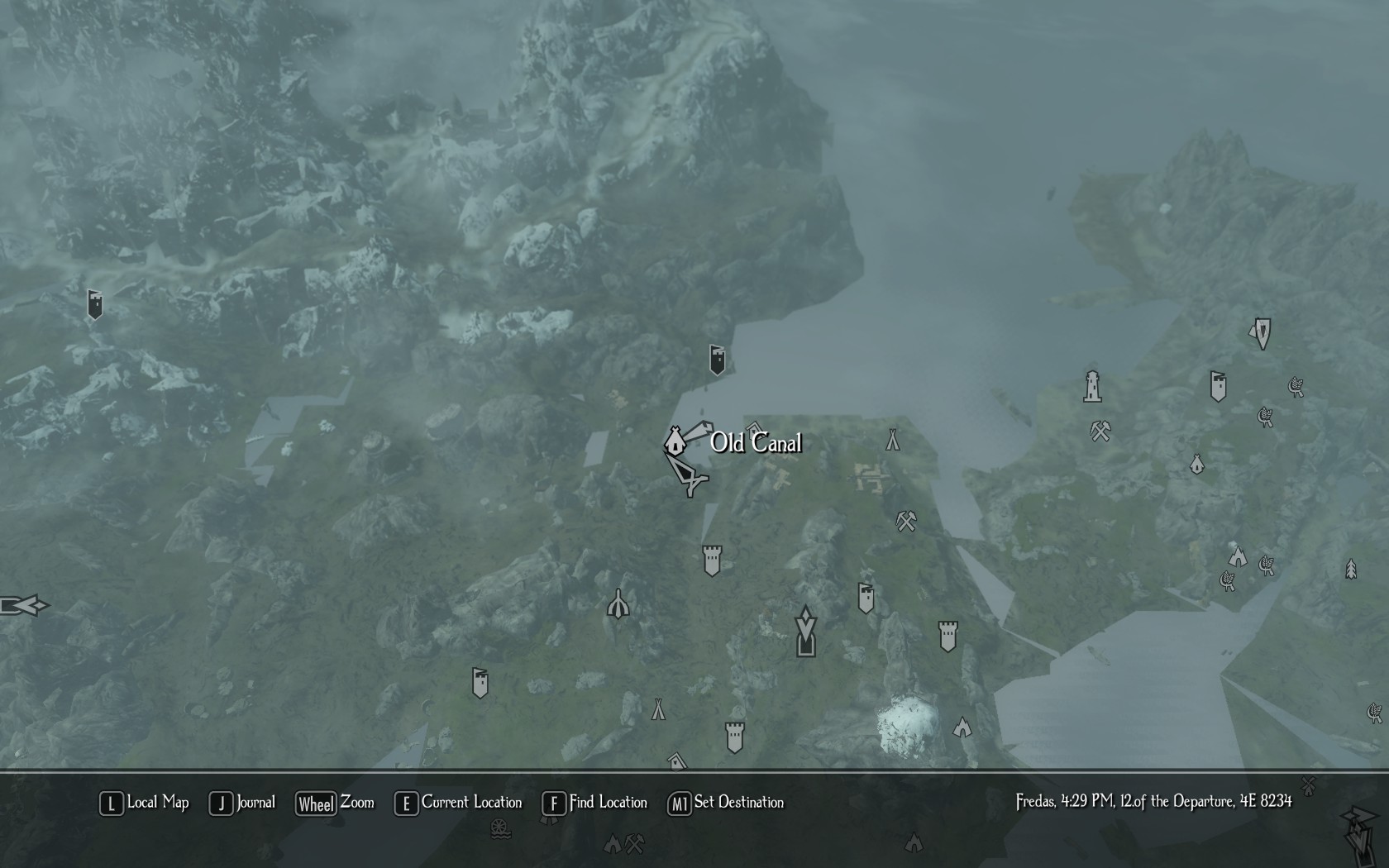Select the Old Canal map marker
This screenshot has width=1389, height=868.
(675, 441)
